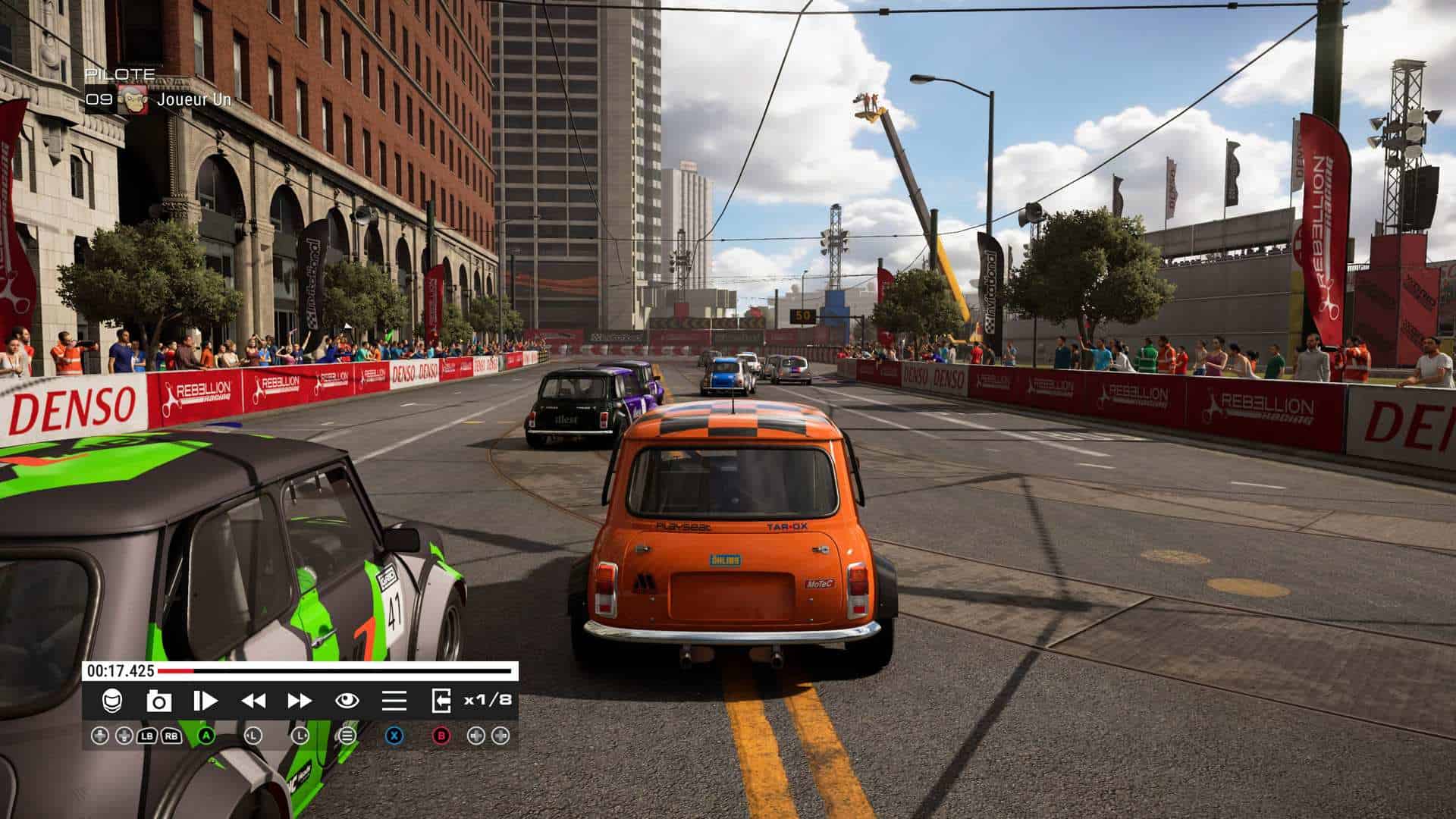
Task: Seek along the red replay progress bar
Action: [x=337, y=671]
